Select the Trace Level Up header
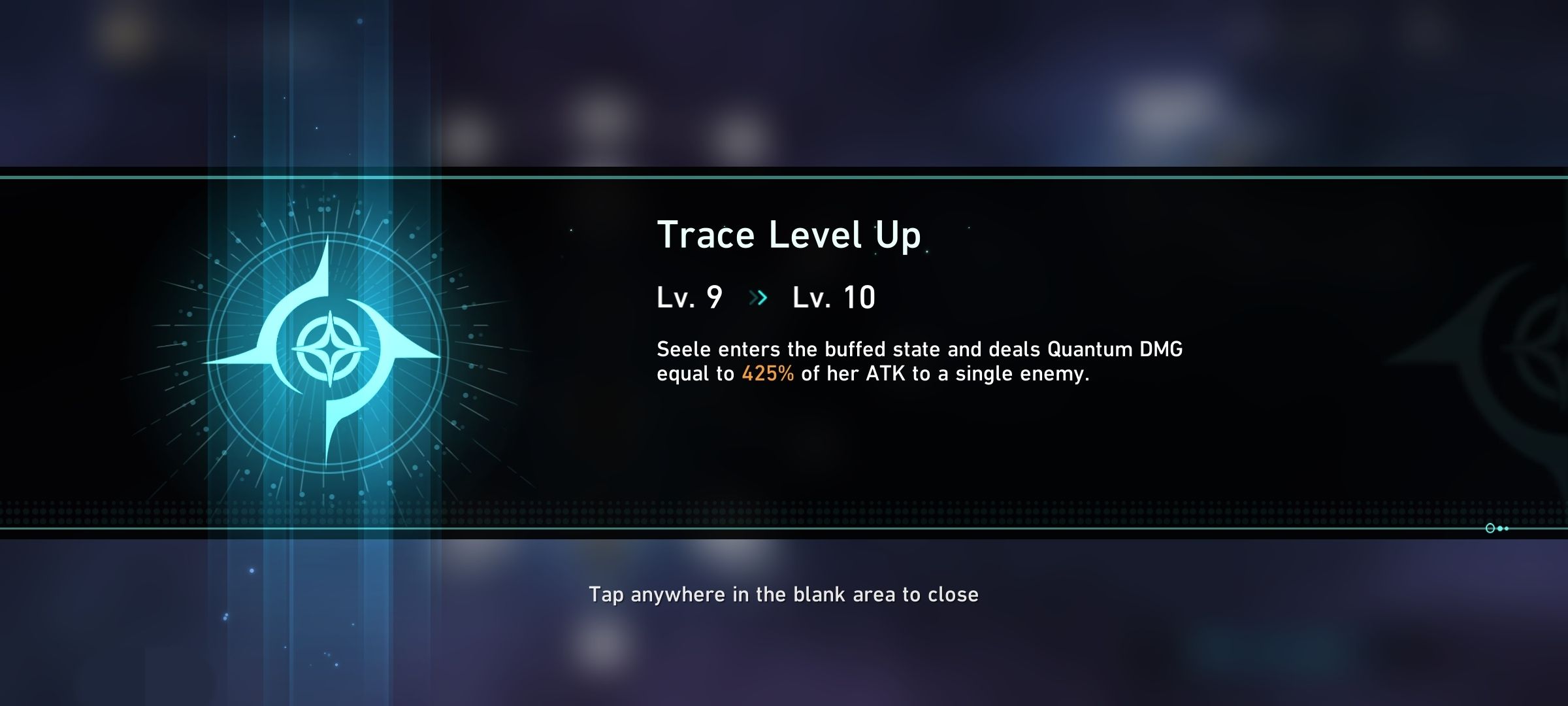This screenshot has height=706, width=1568. pos(789,235)
